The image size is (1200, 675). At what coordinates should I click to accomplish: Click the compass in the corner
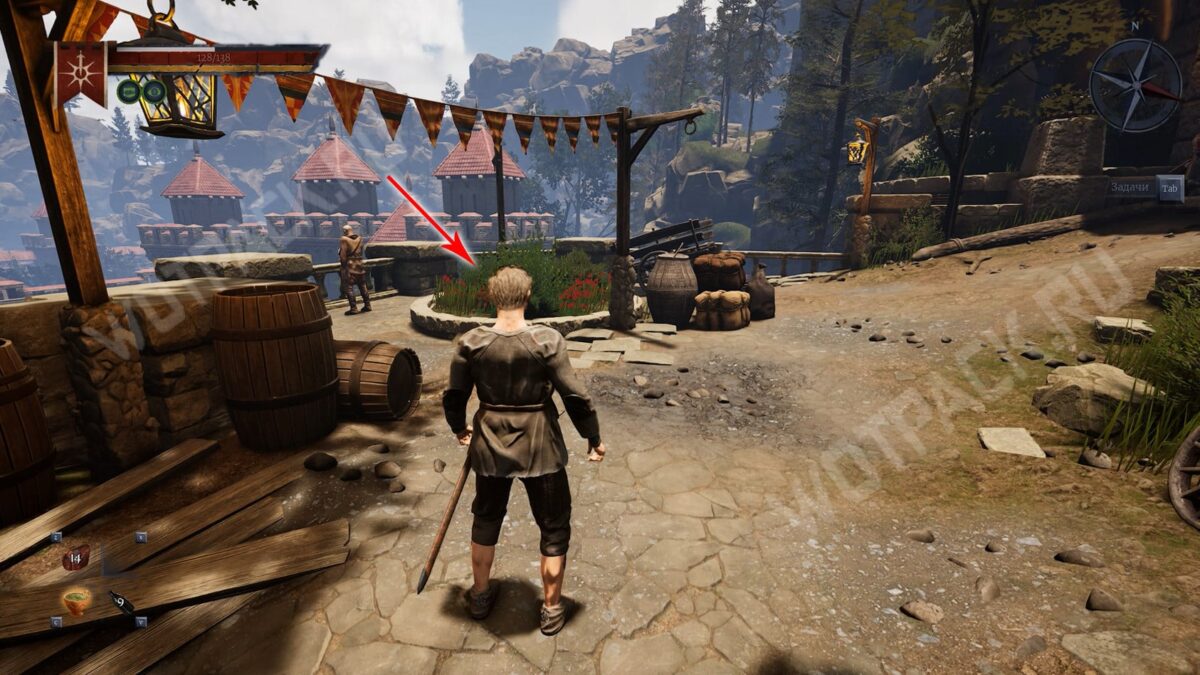point(1135,85)
